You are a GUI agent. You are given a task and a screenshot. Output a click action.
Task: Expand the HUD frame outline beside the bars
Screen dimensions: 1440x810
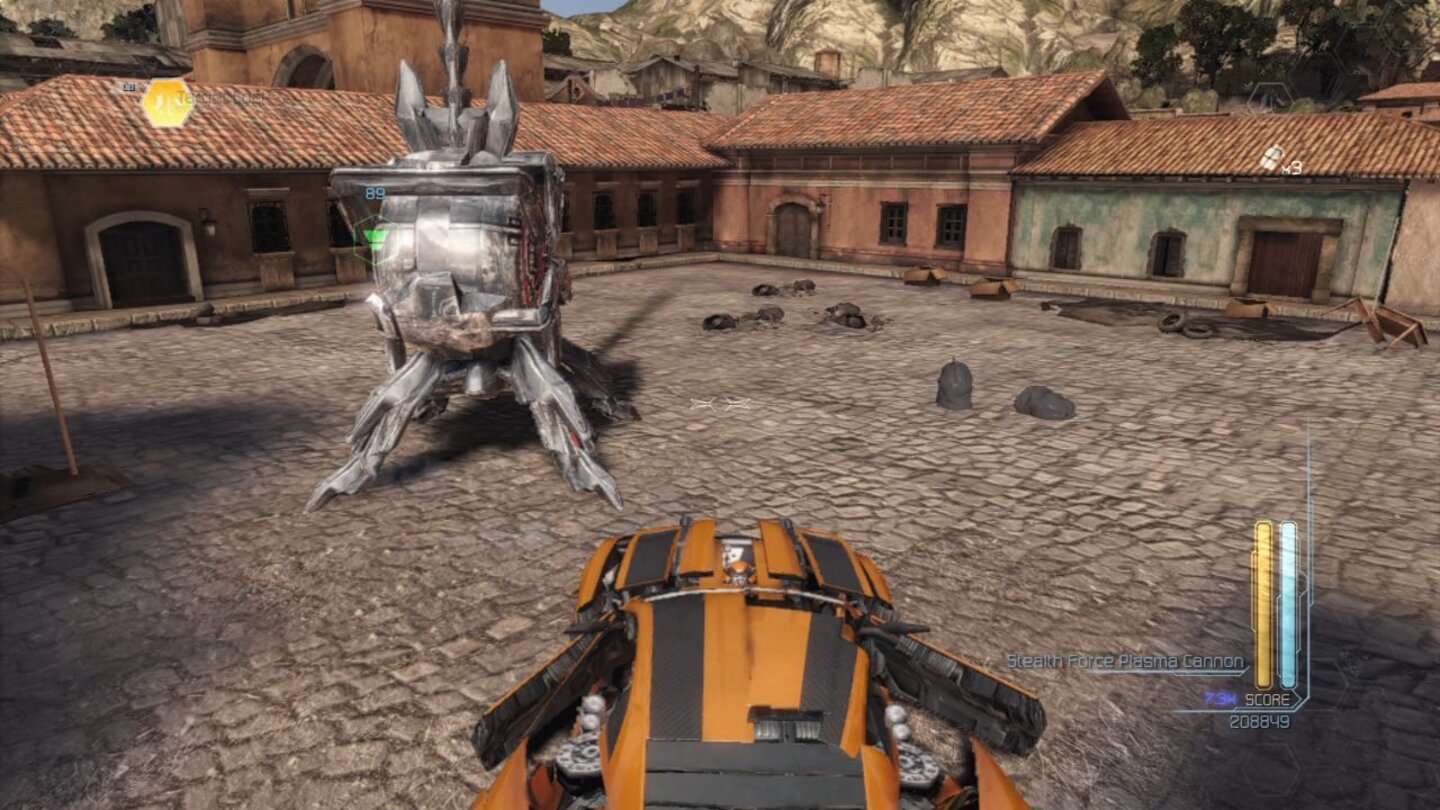[x=1310, y=600]
